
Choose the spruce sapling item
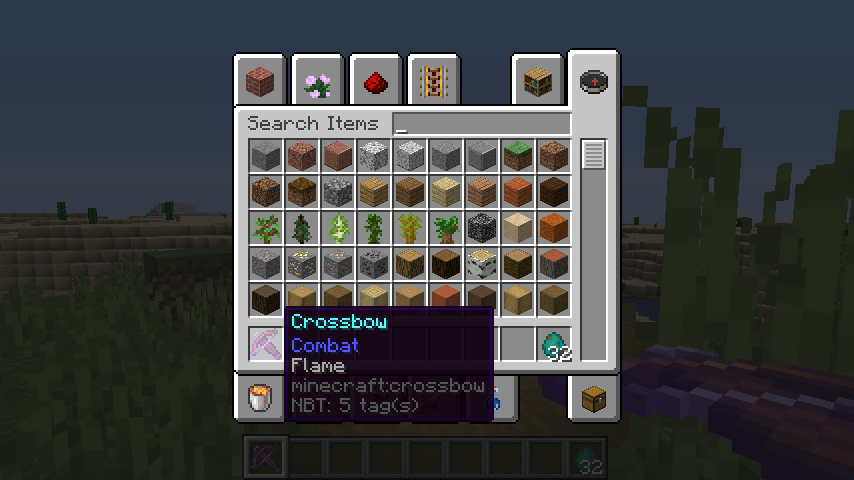click(302, 227)
